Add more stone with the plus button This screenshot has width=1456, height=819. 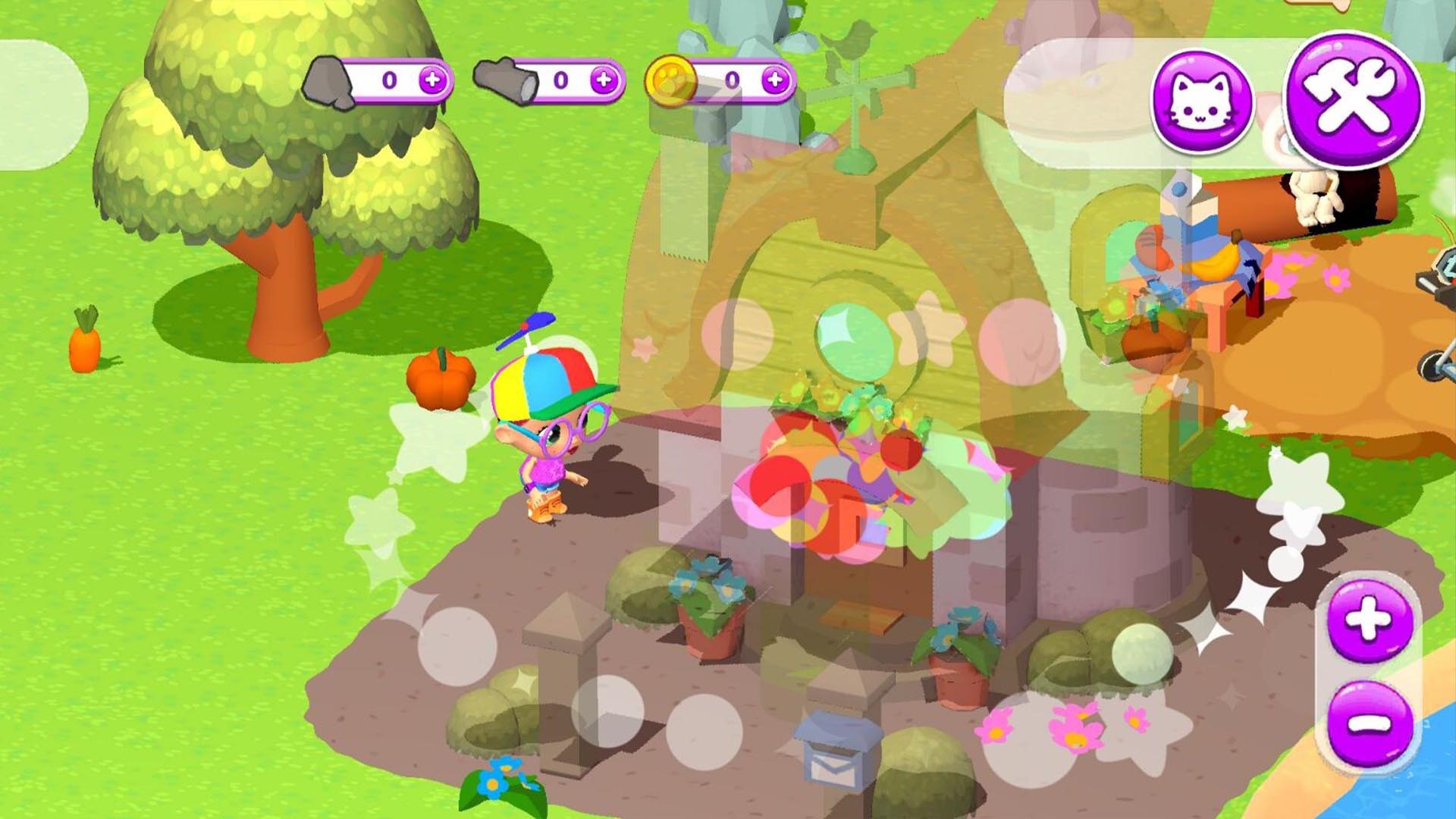433,80
